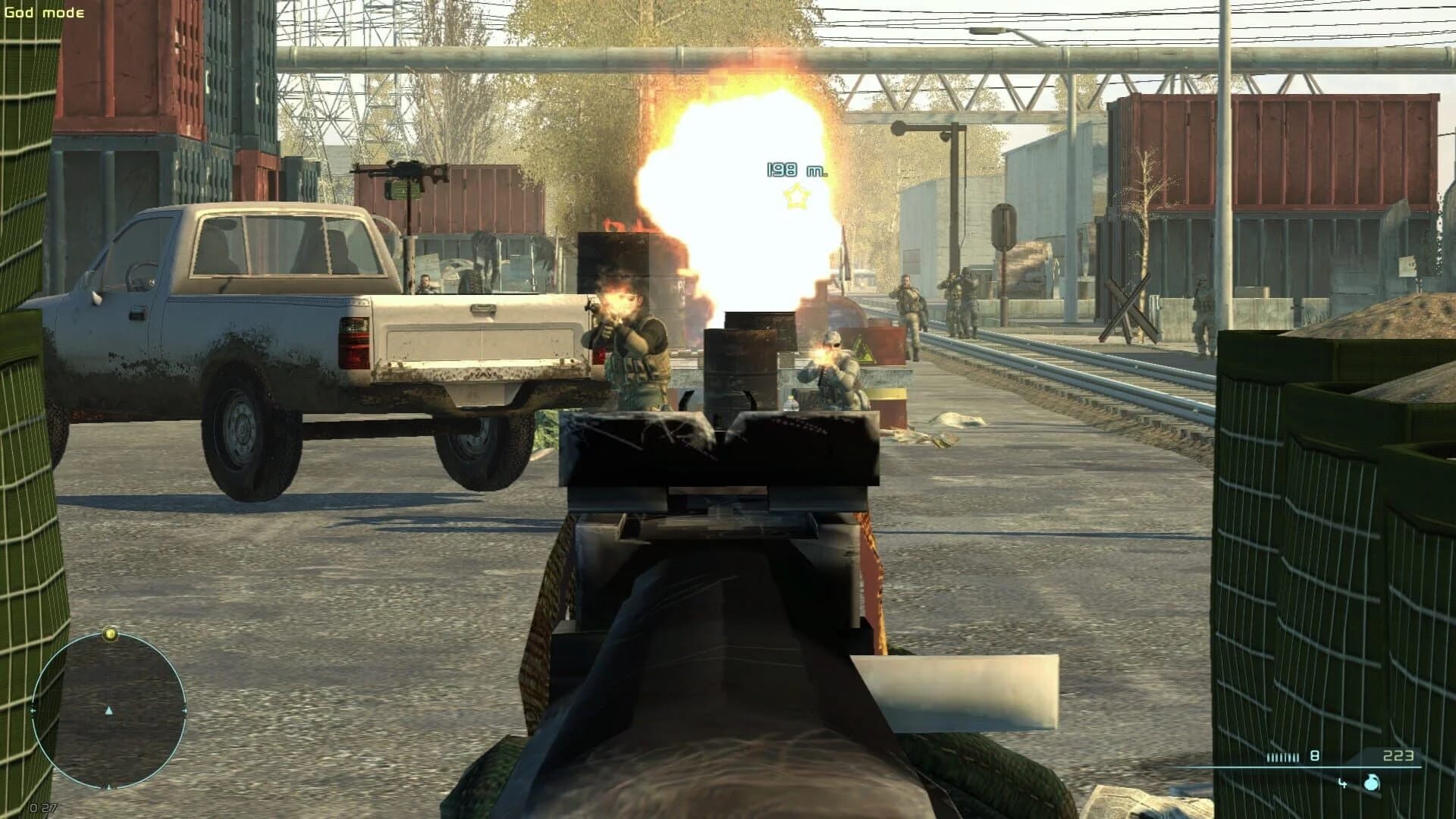Click the bottom tick mark of the minimap ring
The image size is (1456, 819).
108,788
